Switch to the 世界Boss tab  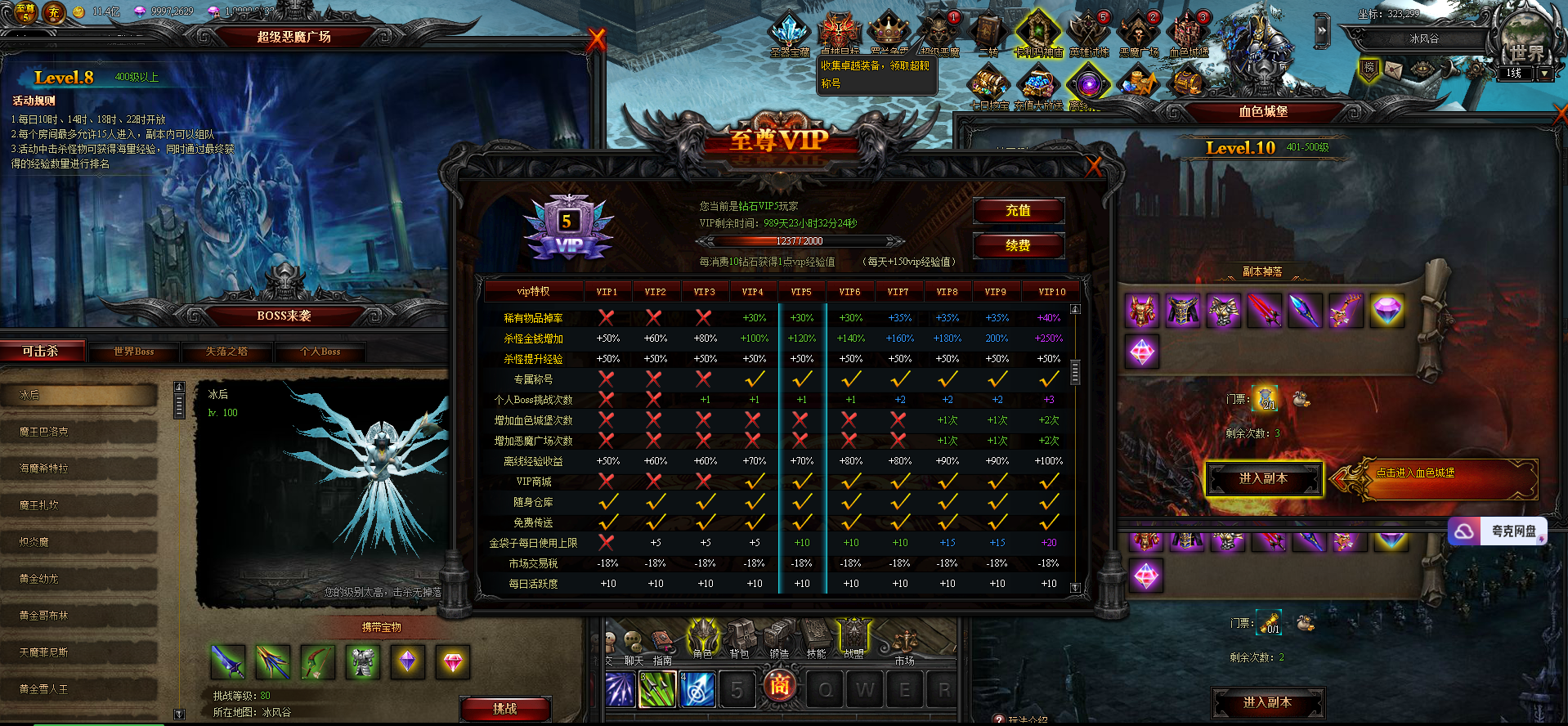pos(133,352)
